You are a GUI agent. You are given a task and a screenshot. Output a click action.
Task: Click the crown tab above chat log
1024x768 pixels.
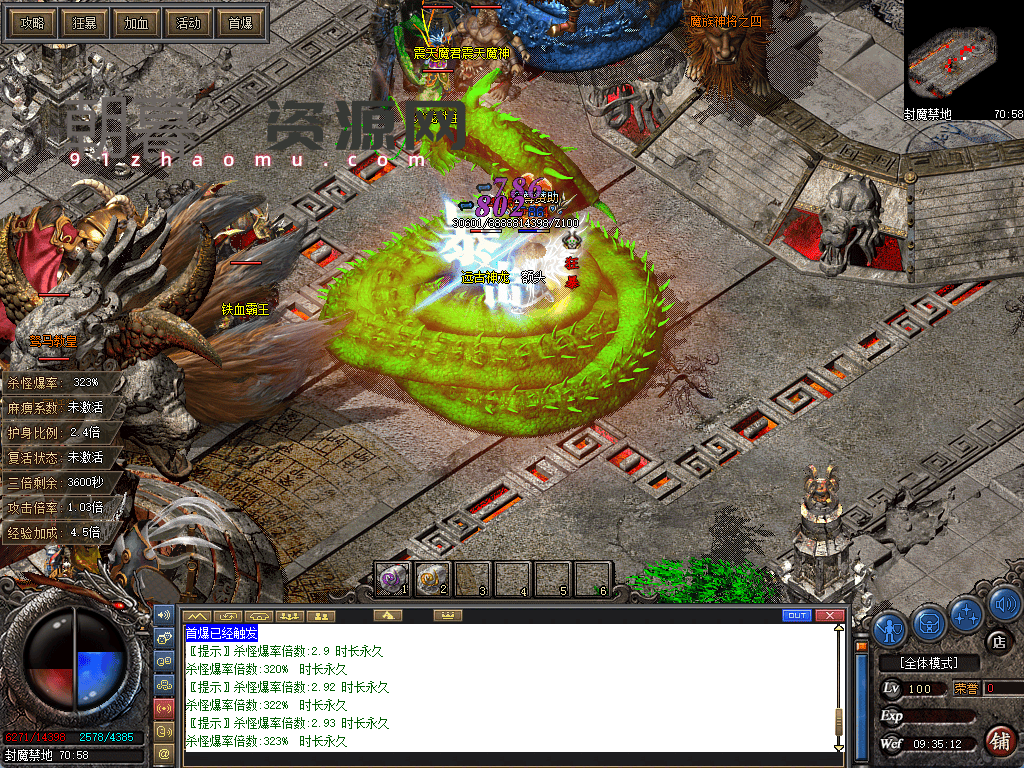pyautogui.click(x=448, y=615)
